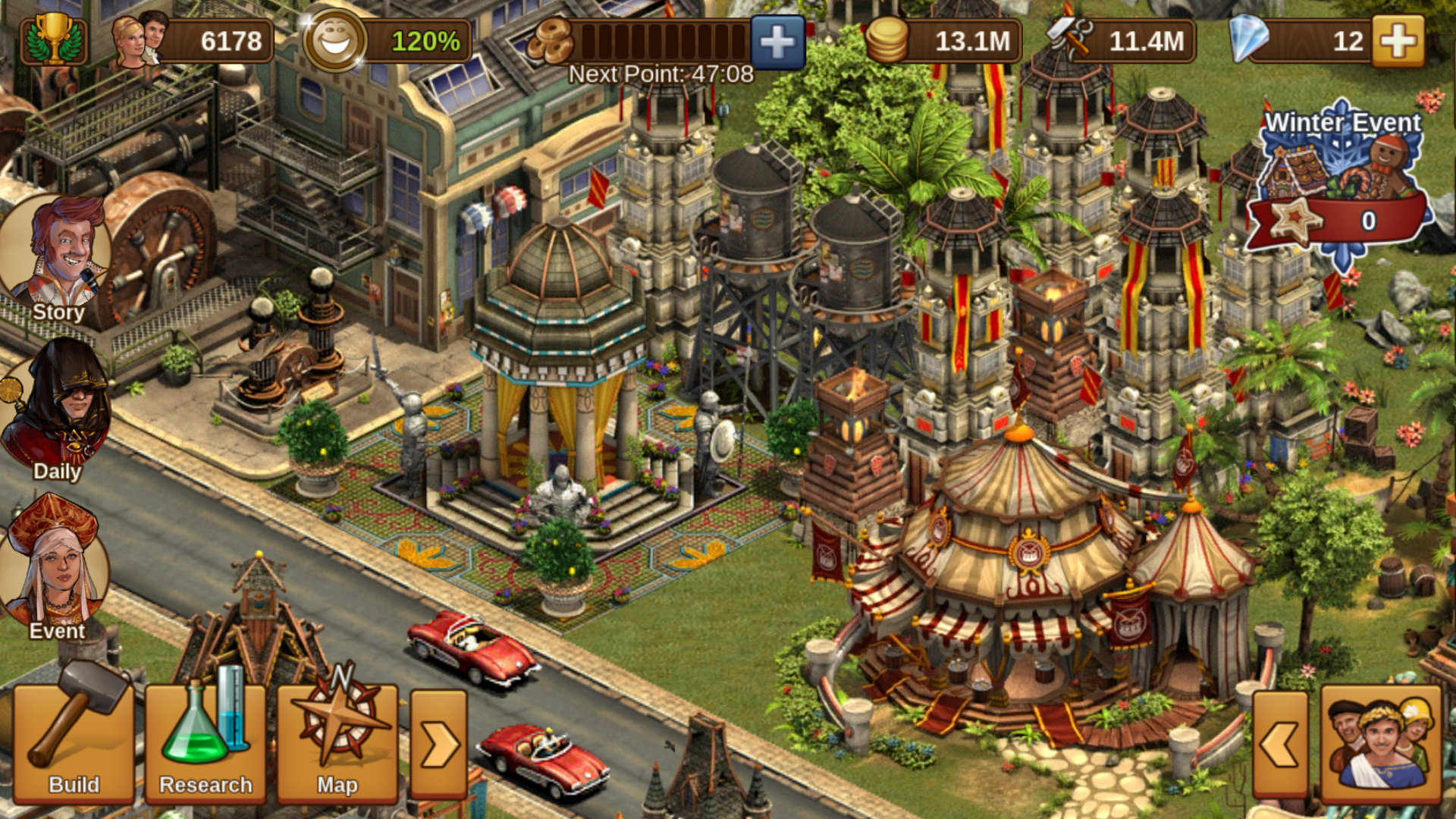Expand menu with the right arrow button
The height and width of the screenshot is (819, 1456).
point(438,745)
